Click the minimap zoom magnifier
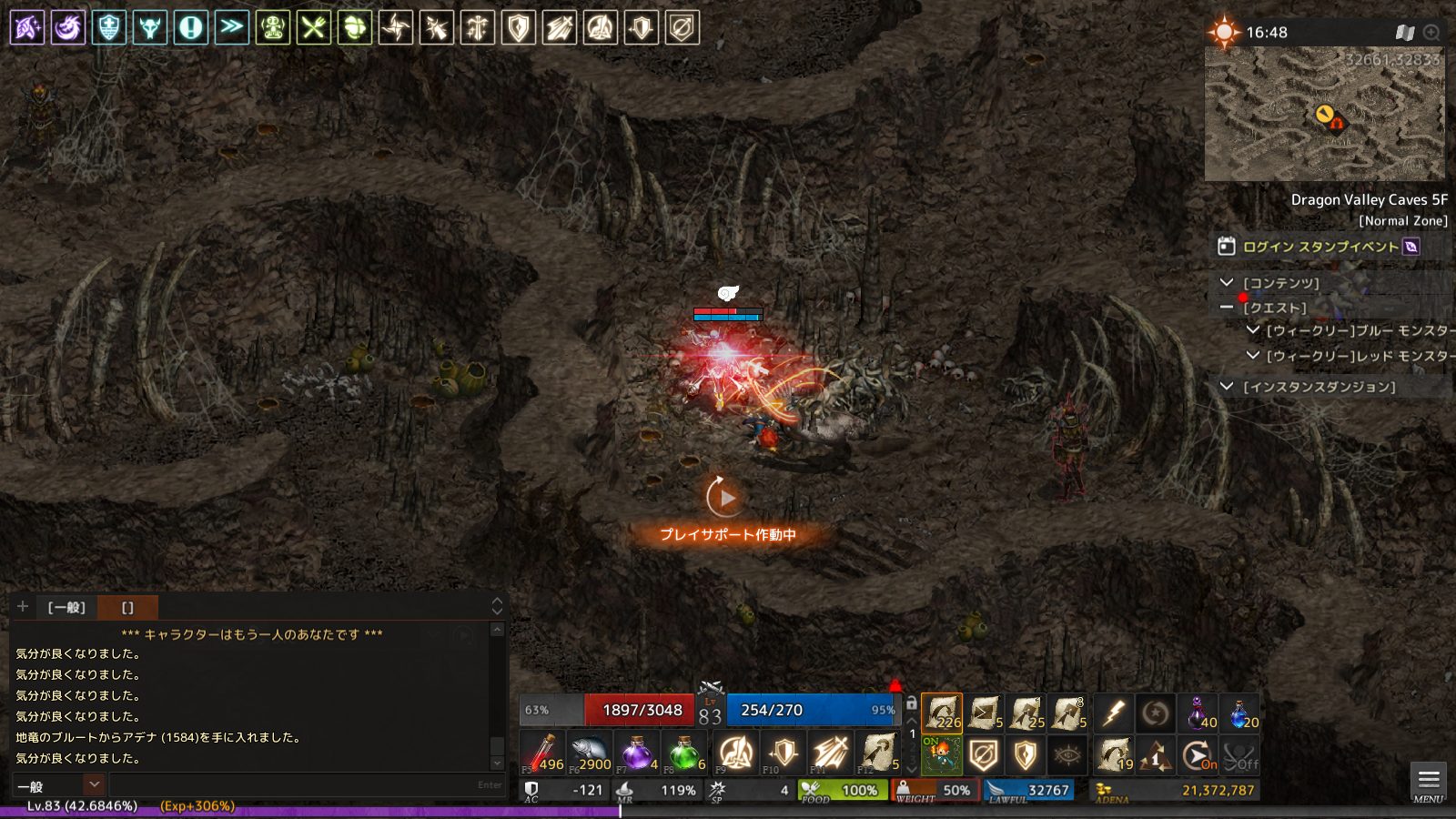Screen dimensions: 1456x819 [x=1431, y=33]
